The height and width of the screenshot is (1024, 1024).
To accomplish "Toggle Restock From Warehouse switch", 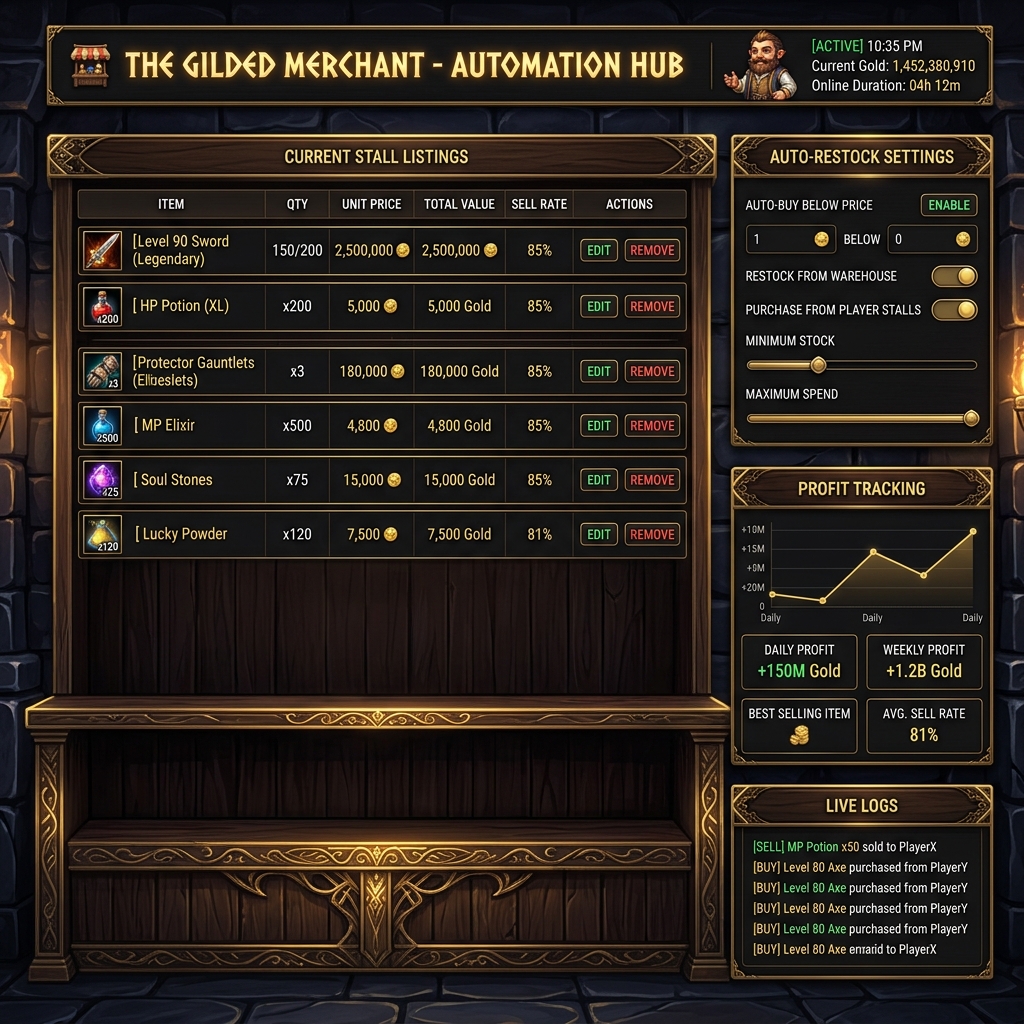I will [954, 276].
